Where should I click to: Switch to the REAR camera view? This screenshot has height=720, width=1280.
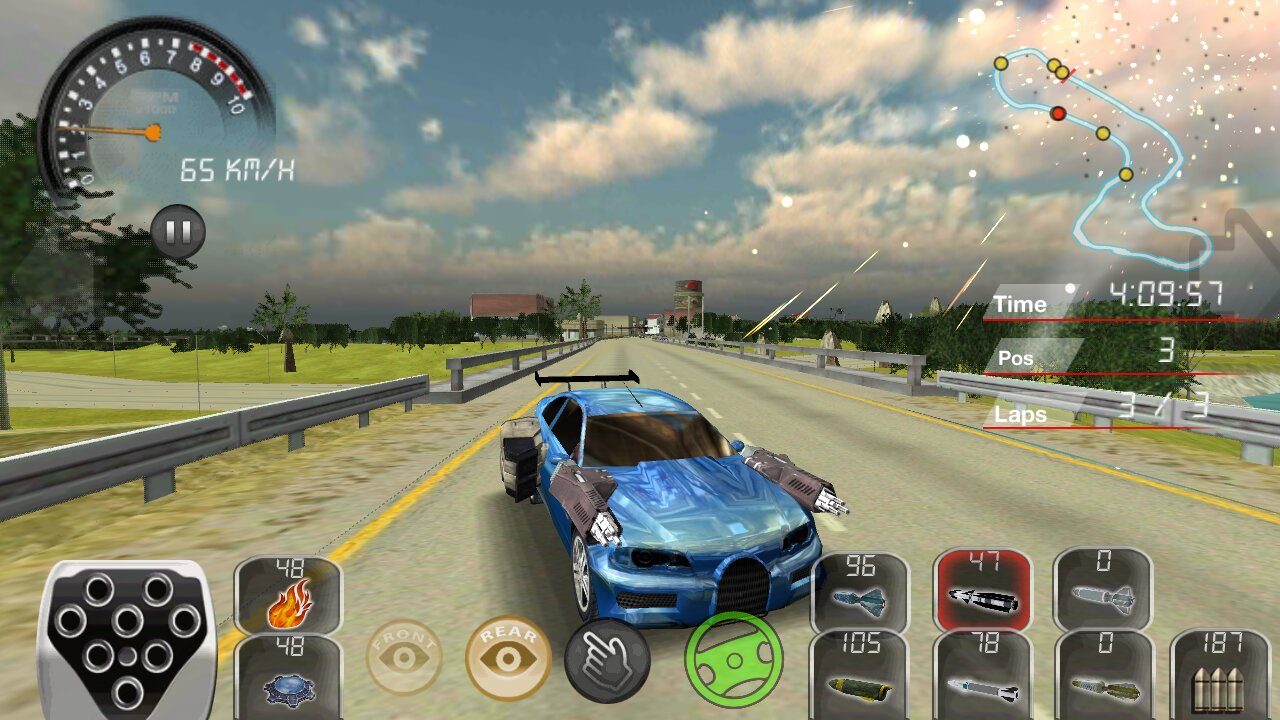[508, 657]
